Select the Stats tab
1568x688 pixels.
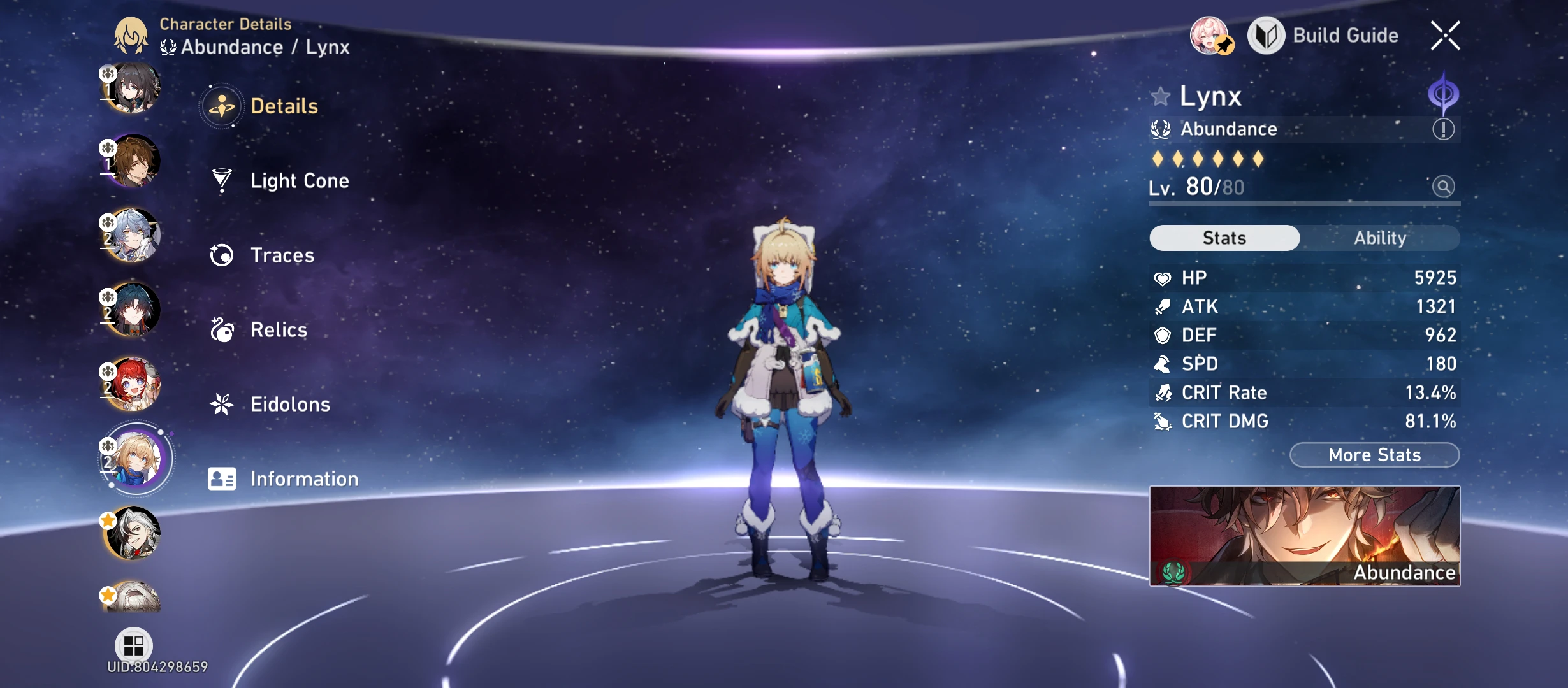click(x=1224, y=238)
